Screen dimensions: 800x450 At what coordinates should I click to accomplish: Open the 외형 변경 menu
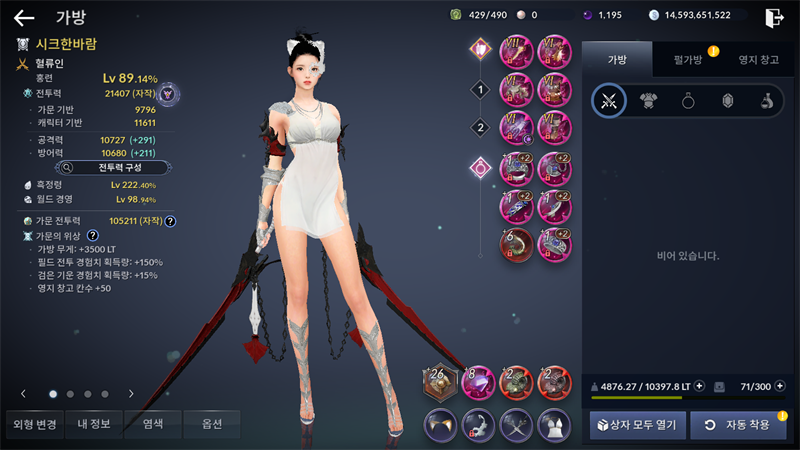point(34,424)
